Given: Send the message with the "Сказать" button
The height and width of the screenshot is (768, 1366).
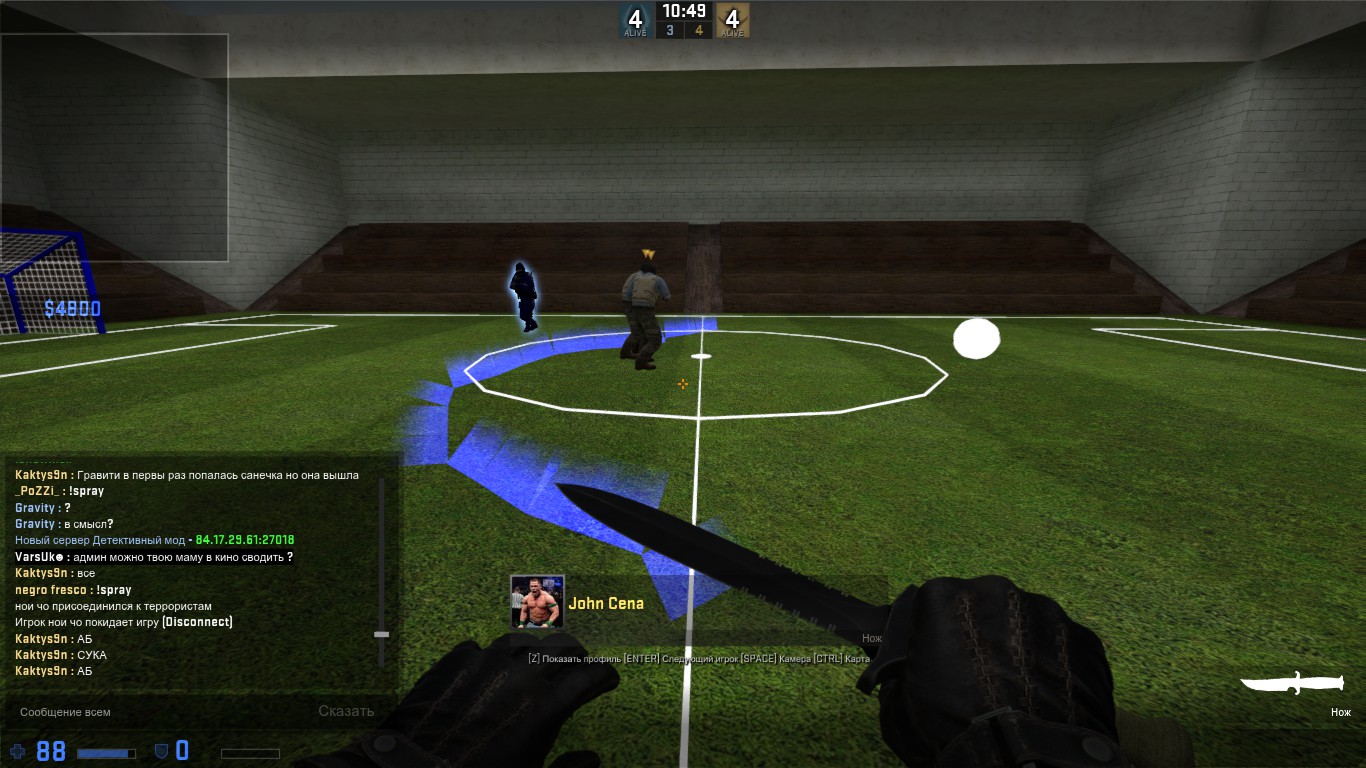Looking at the screenshot, I should click(x=346, y=712).
